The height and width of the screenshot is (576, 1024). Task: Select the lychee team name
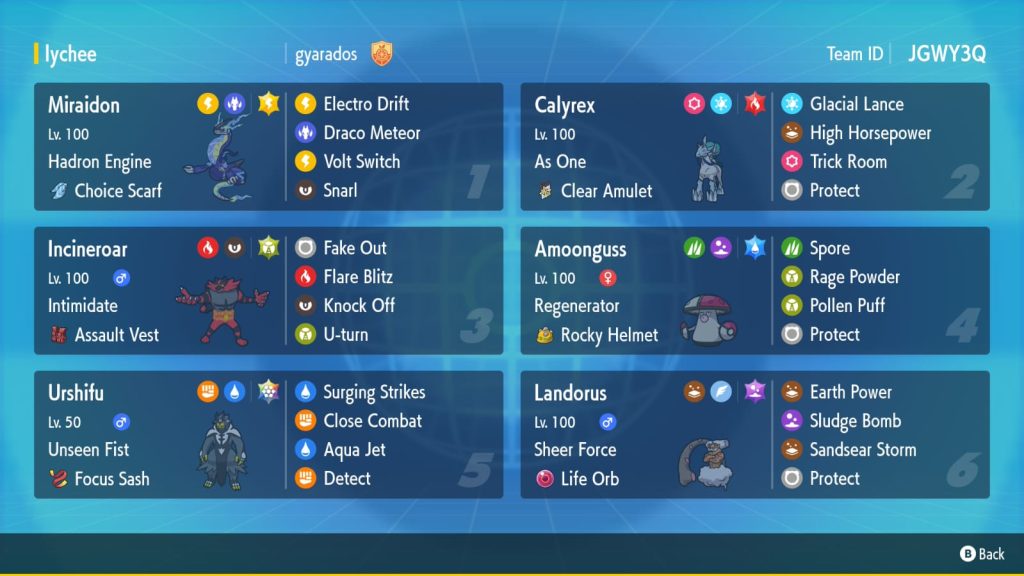click(x=70, y=54)
